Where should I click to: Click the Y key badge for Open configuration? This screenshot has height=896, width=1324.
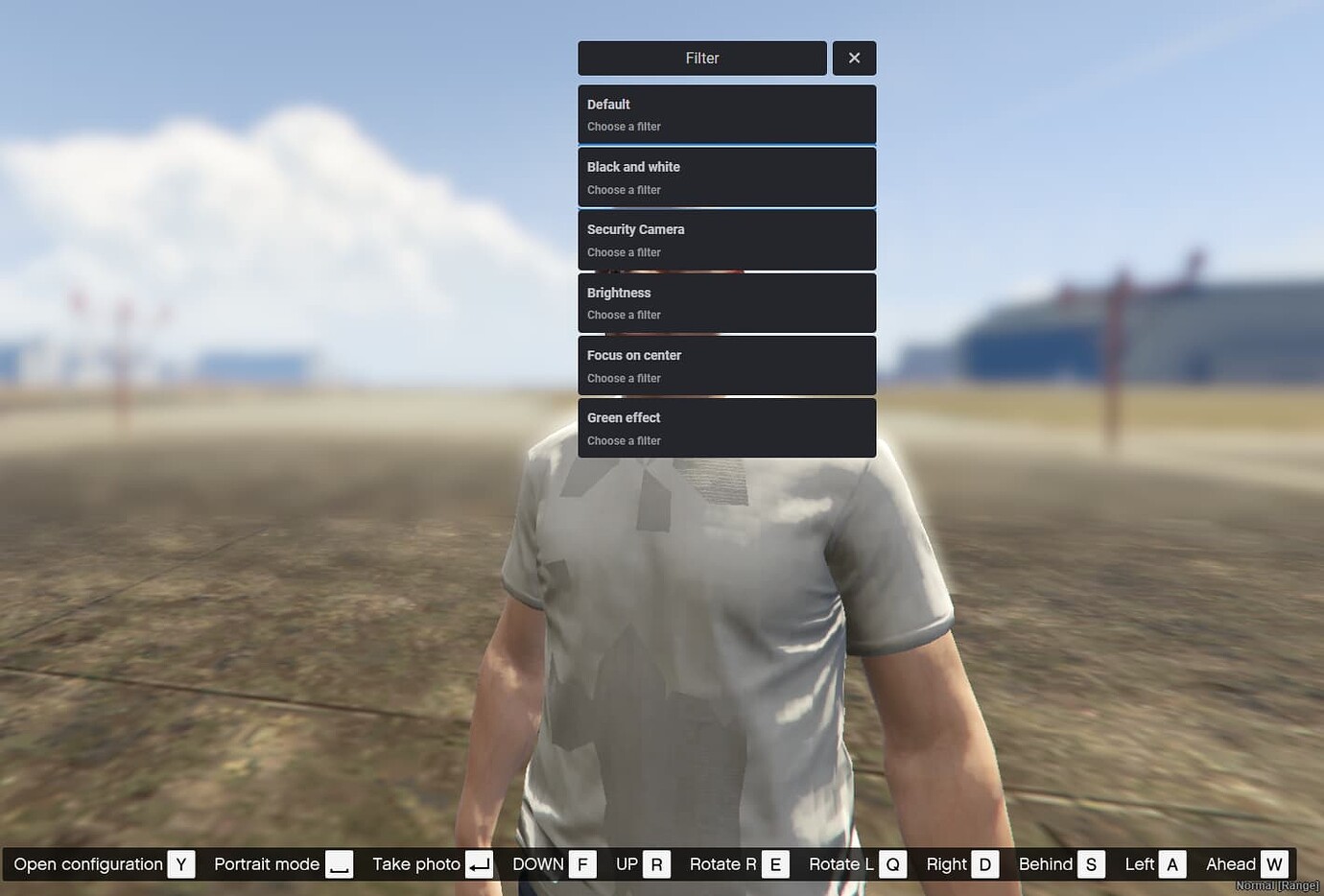pyautogui.click(x=180, y=863)
